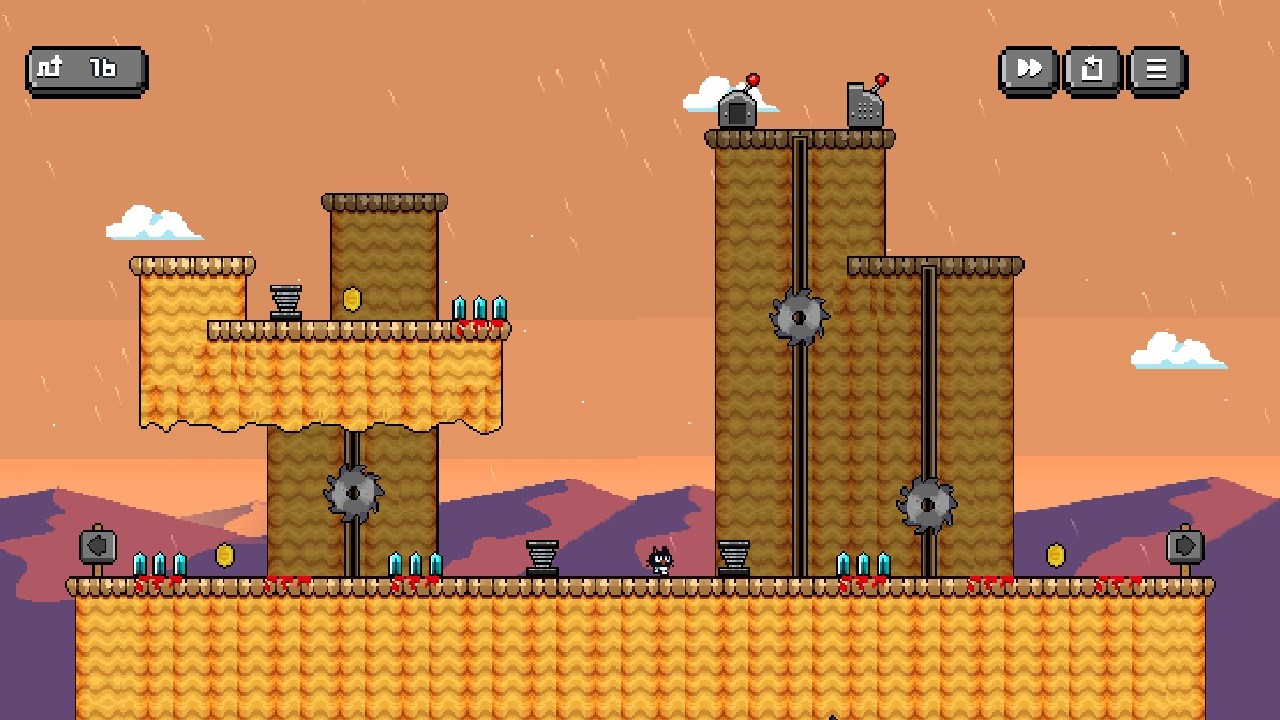Click the right-pointing arrow signpost
The image size is (1280, 720).
pyautogui.click(x=1185, y=545)
